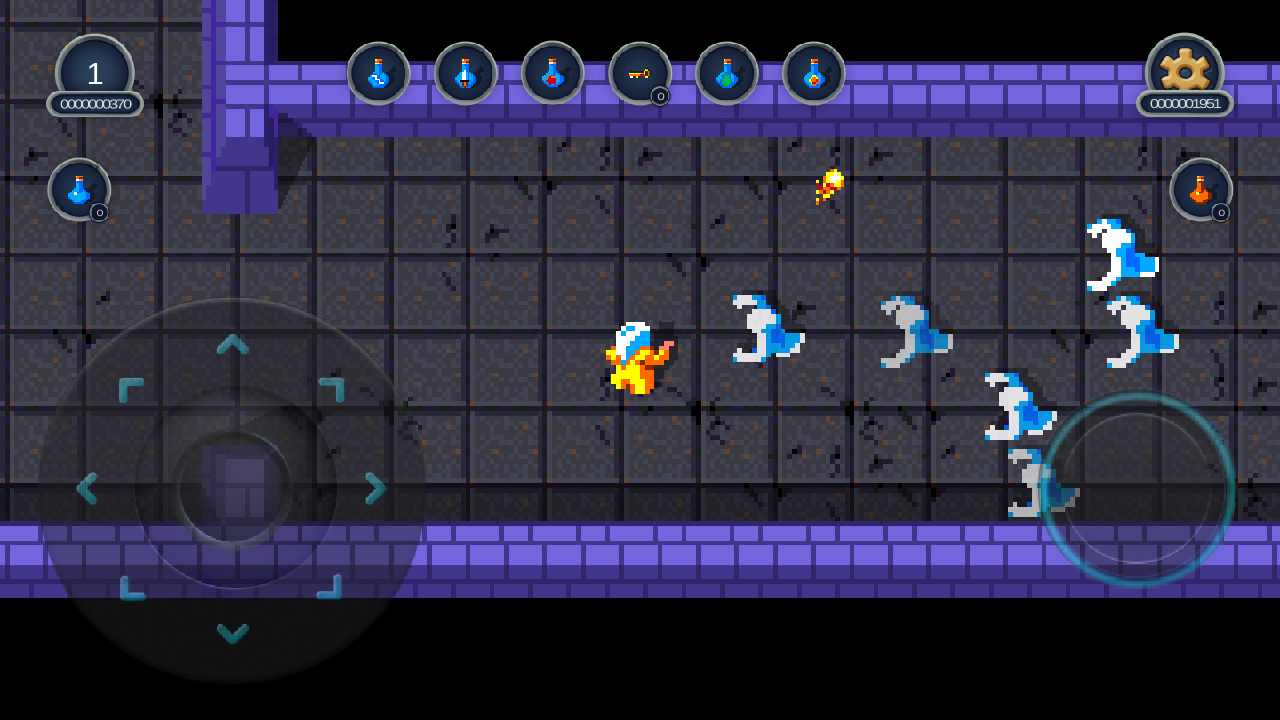Tap the red flask counter on the right

[x=1201, y=190]
